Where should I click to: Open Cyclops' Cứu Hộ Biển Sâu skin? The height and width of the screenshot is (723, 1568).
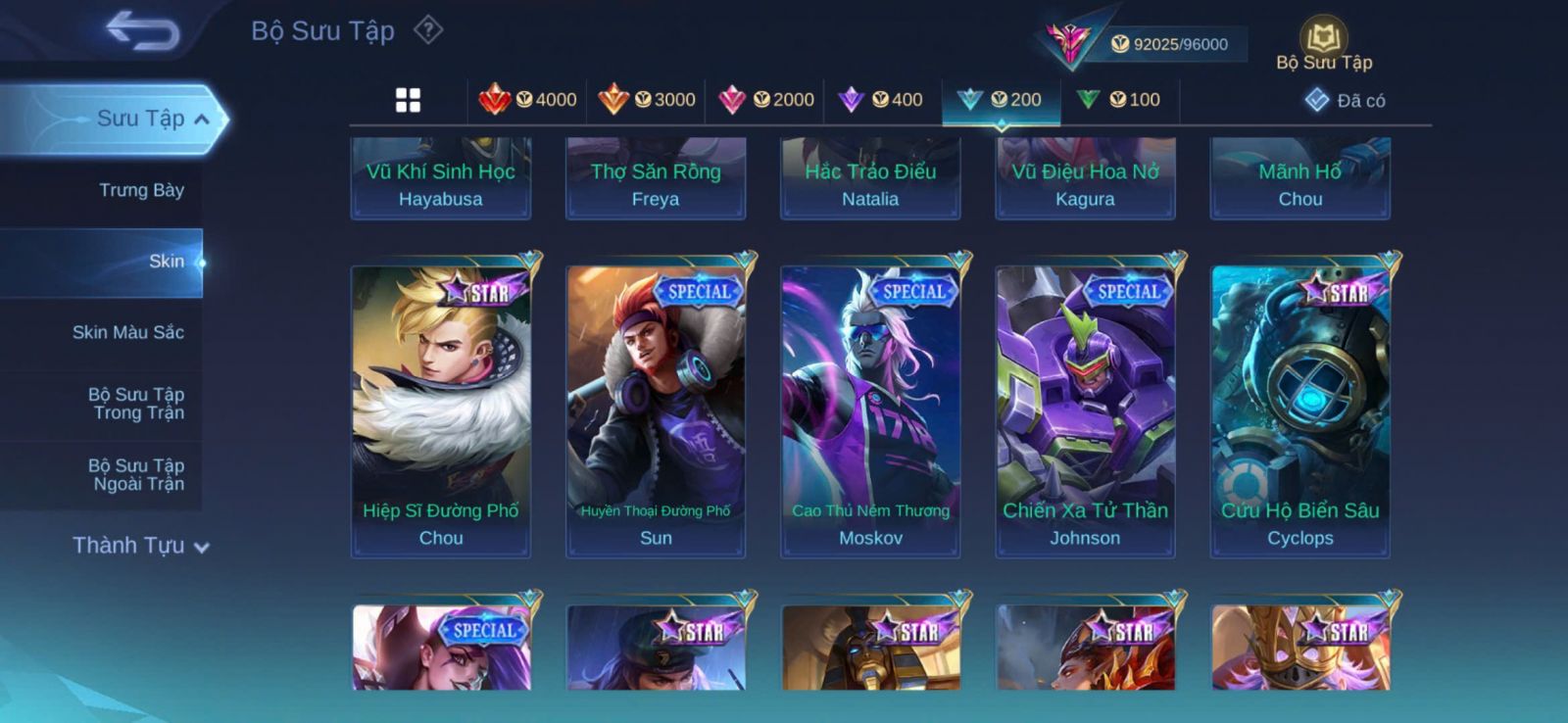(x=1299, y=410)
